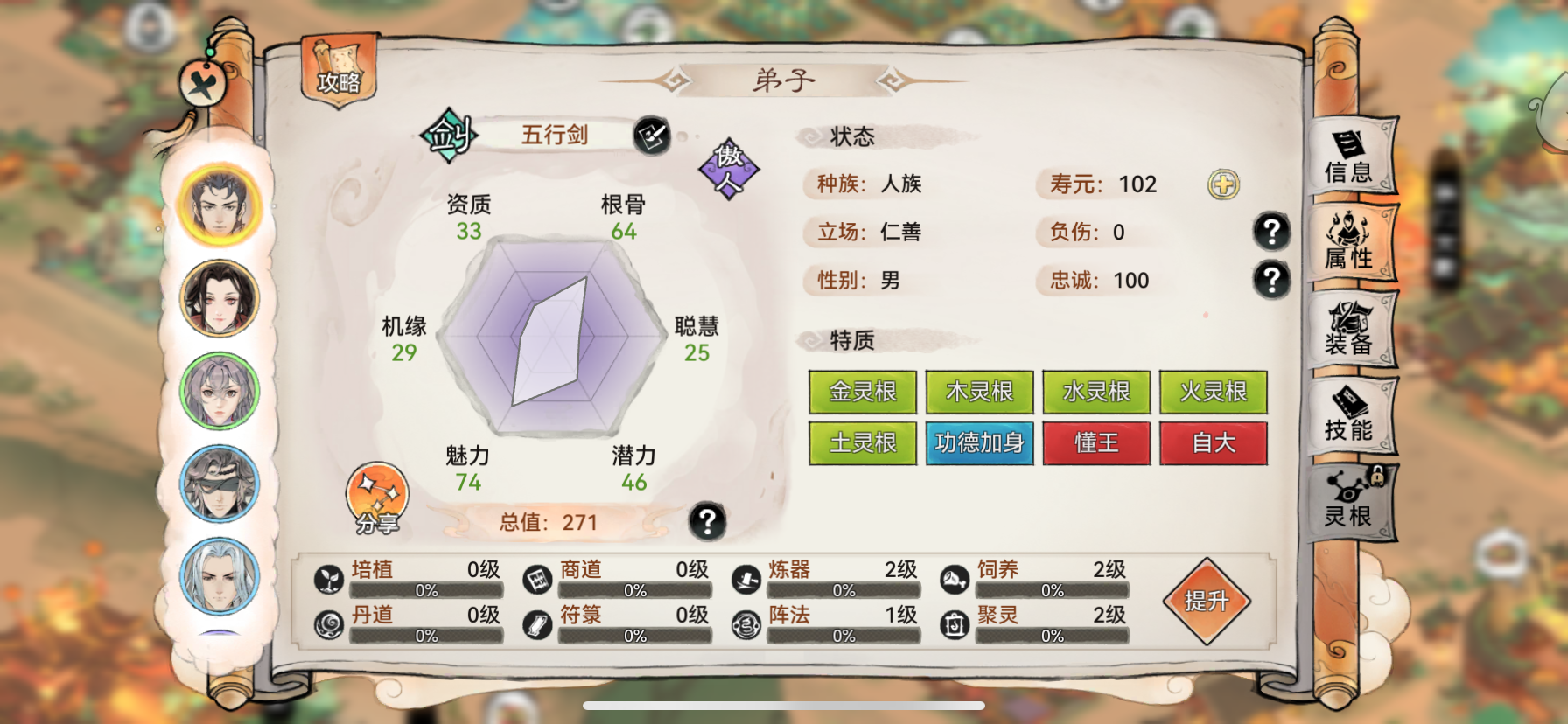Select the blue 功德加身 trait
The image size is (1568, 724).
click(979, 443)
